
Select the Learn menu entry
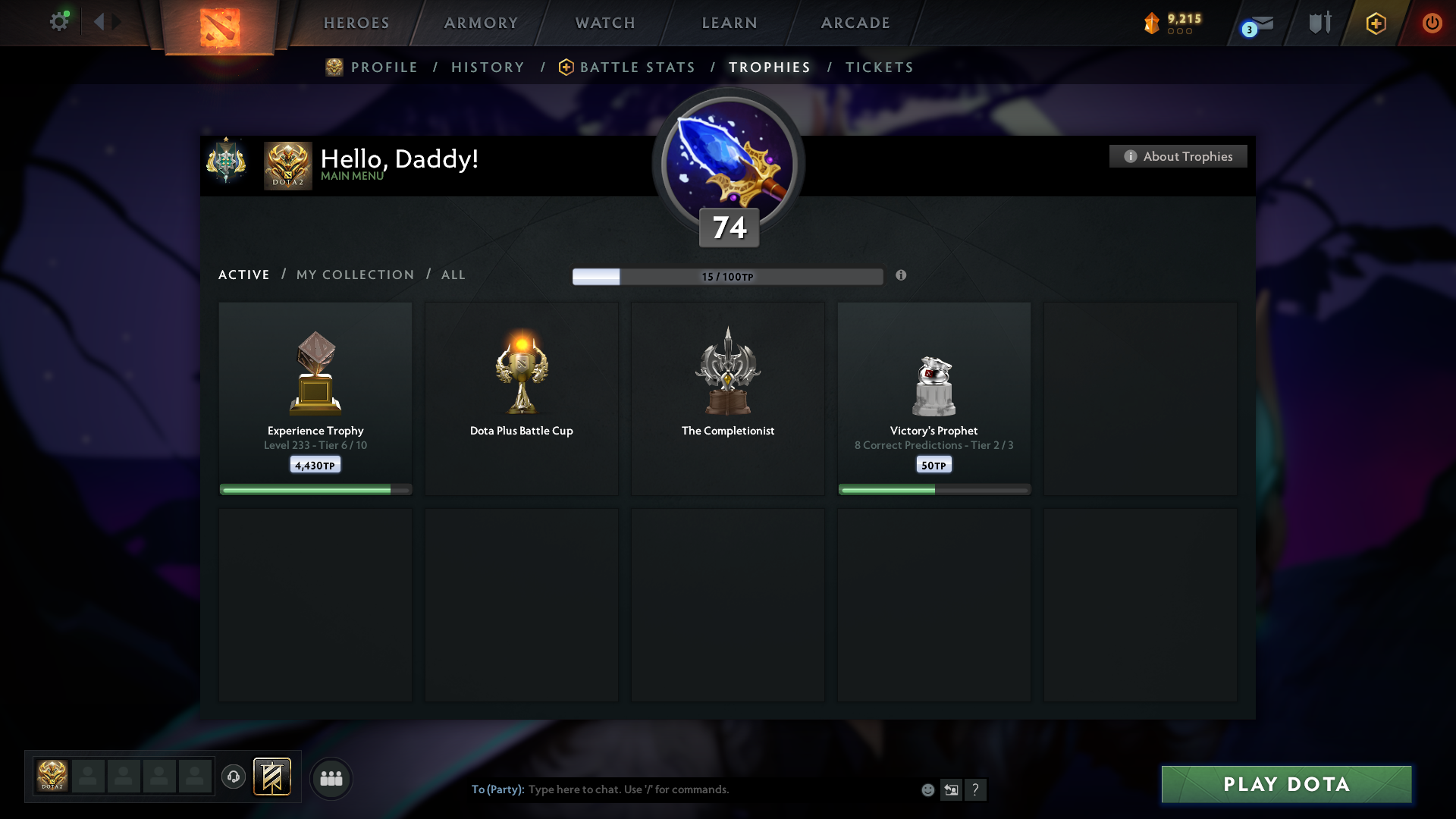coord(730,23)
